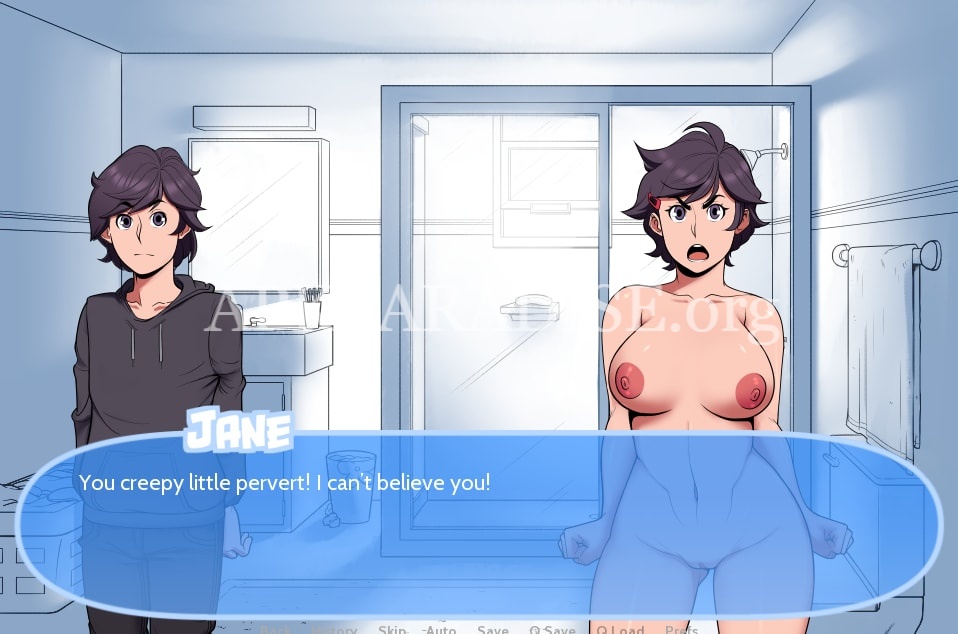Open the dialogue History log

[x=335, y=629]
